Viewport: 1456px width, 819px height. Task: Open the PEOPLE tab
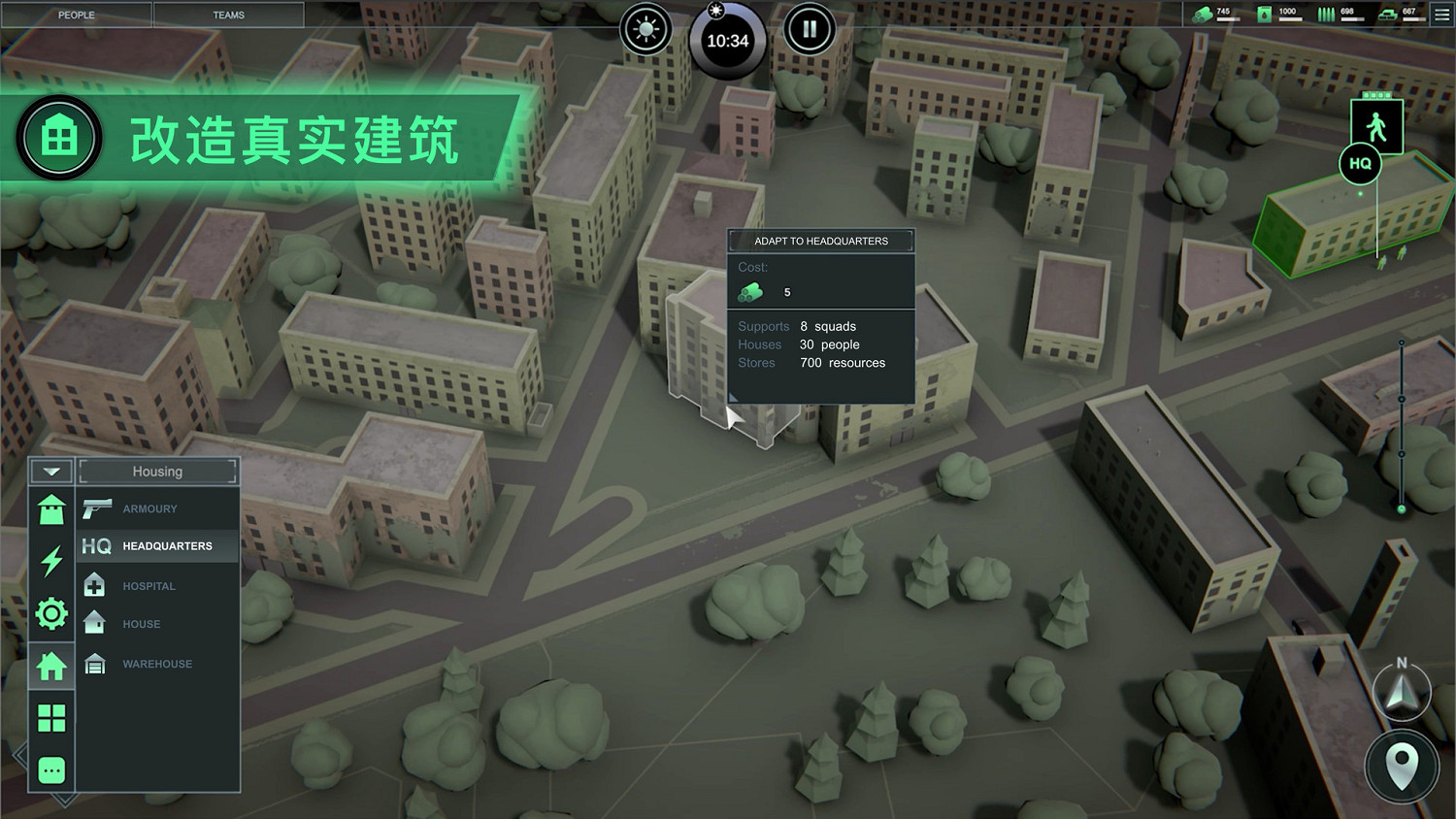pos(76,15)
